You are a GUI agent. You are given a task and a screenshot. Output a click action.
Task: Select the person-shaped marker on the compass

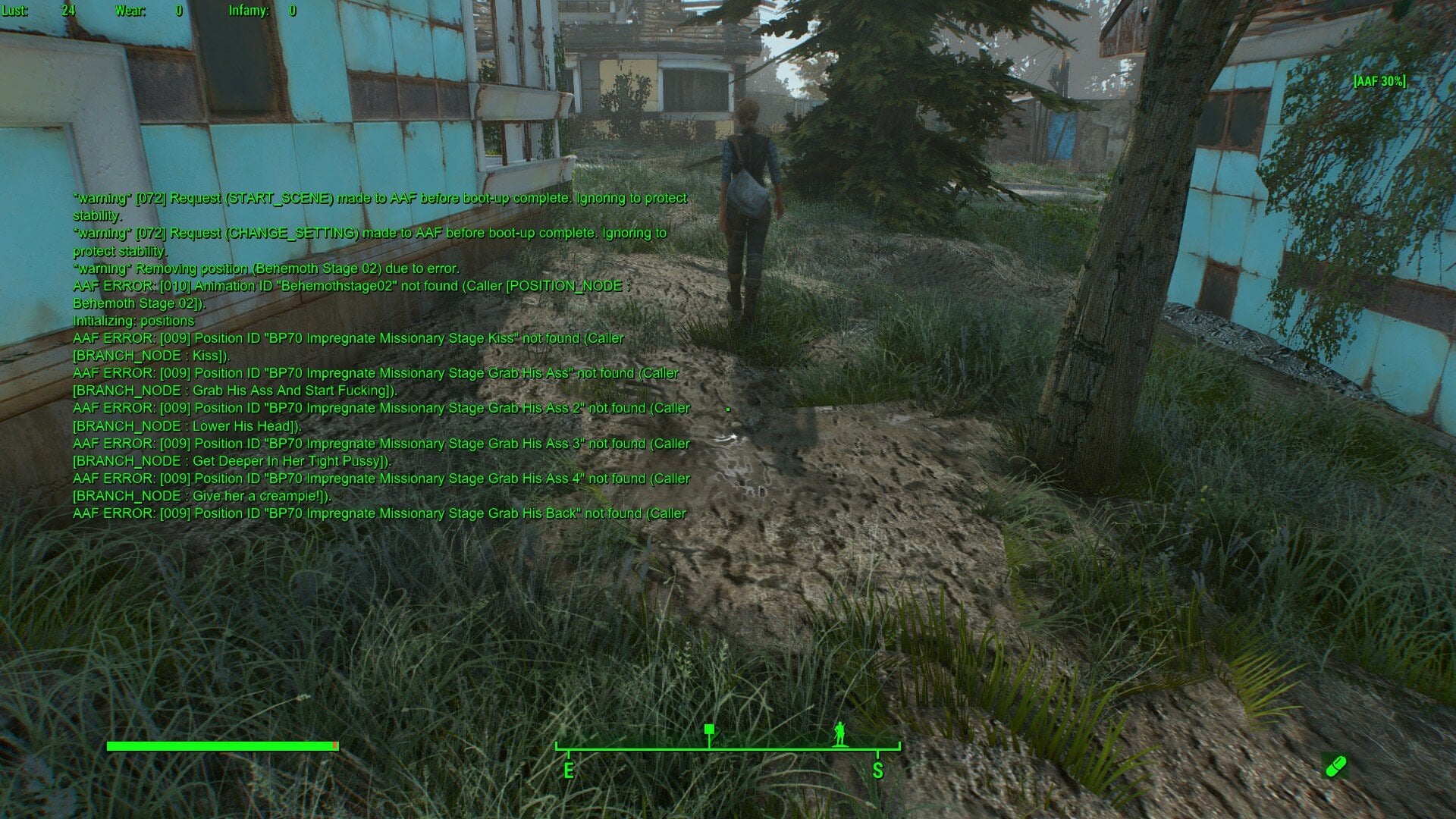point(839,733)
